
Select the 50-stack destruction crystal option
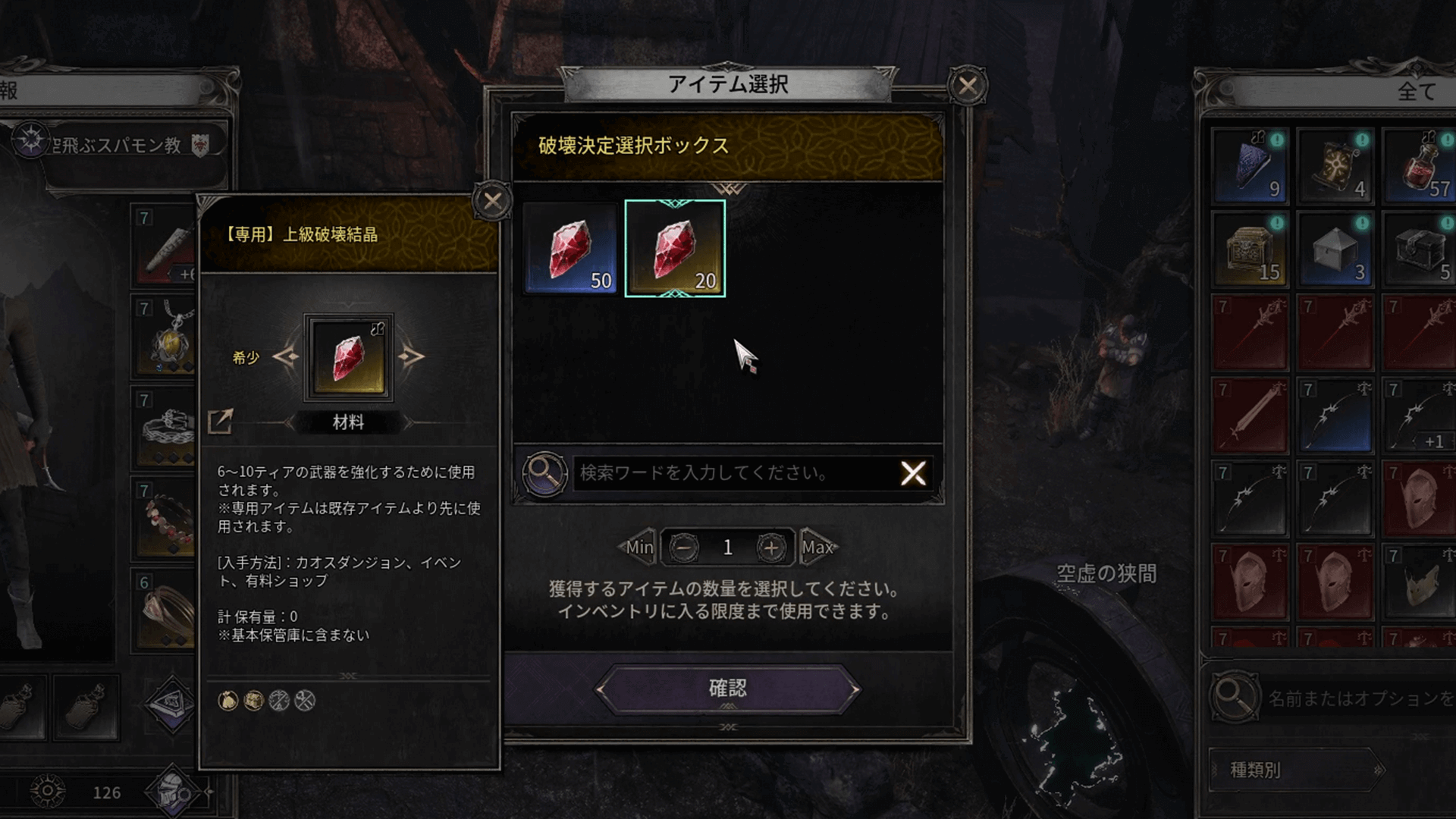tap(573, 248)
